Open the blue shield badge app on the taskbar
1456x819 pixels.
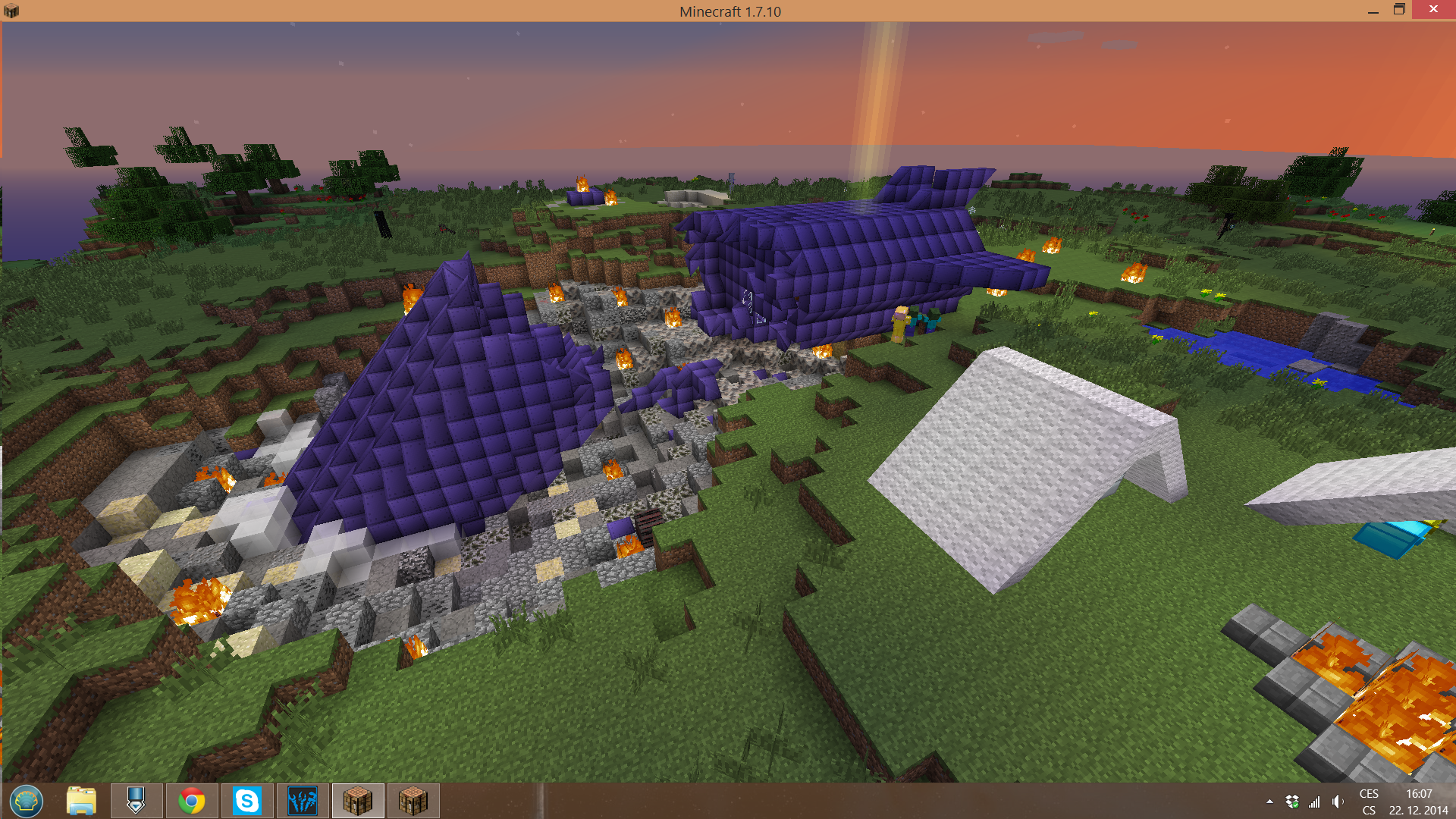(136, 800)
